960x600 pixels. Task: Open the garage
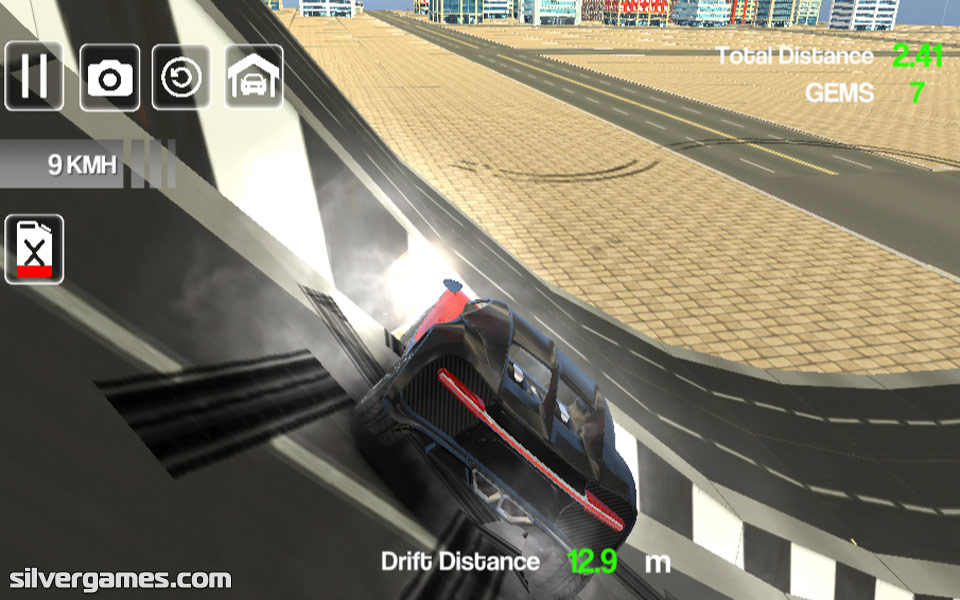click(x=254, y=76)
